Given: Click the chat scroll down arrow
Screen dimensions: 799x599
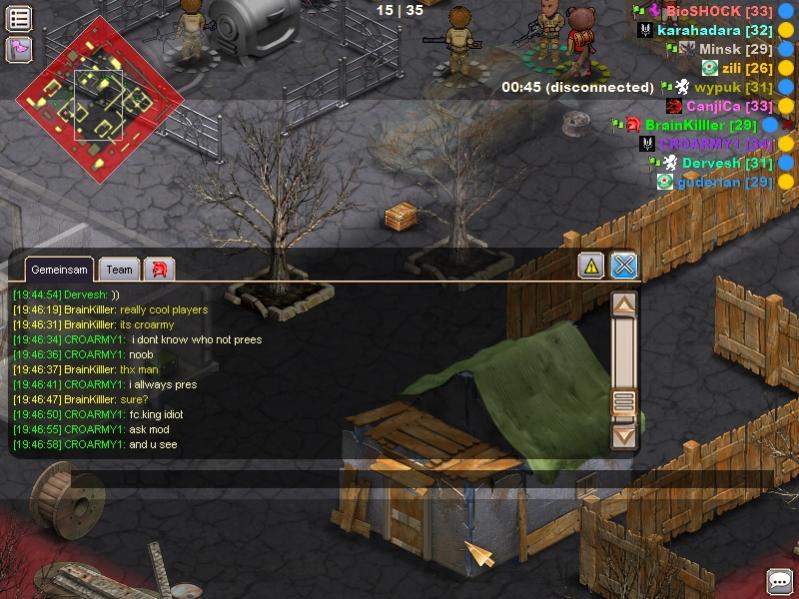Looking at the screenshot, I should click(x=624, y=436).
